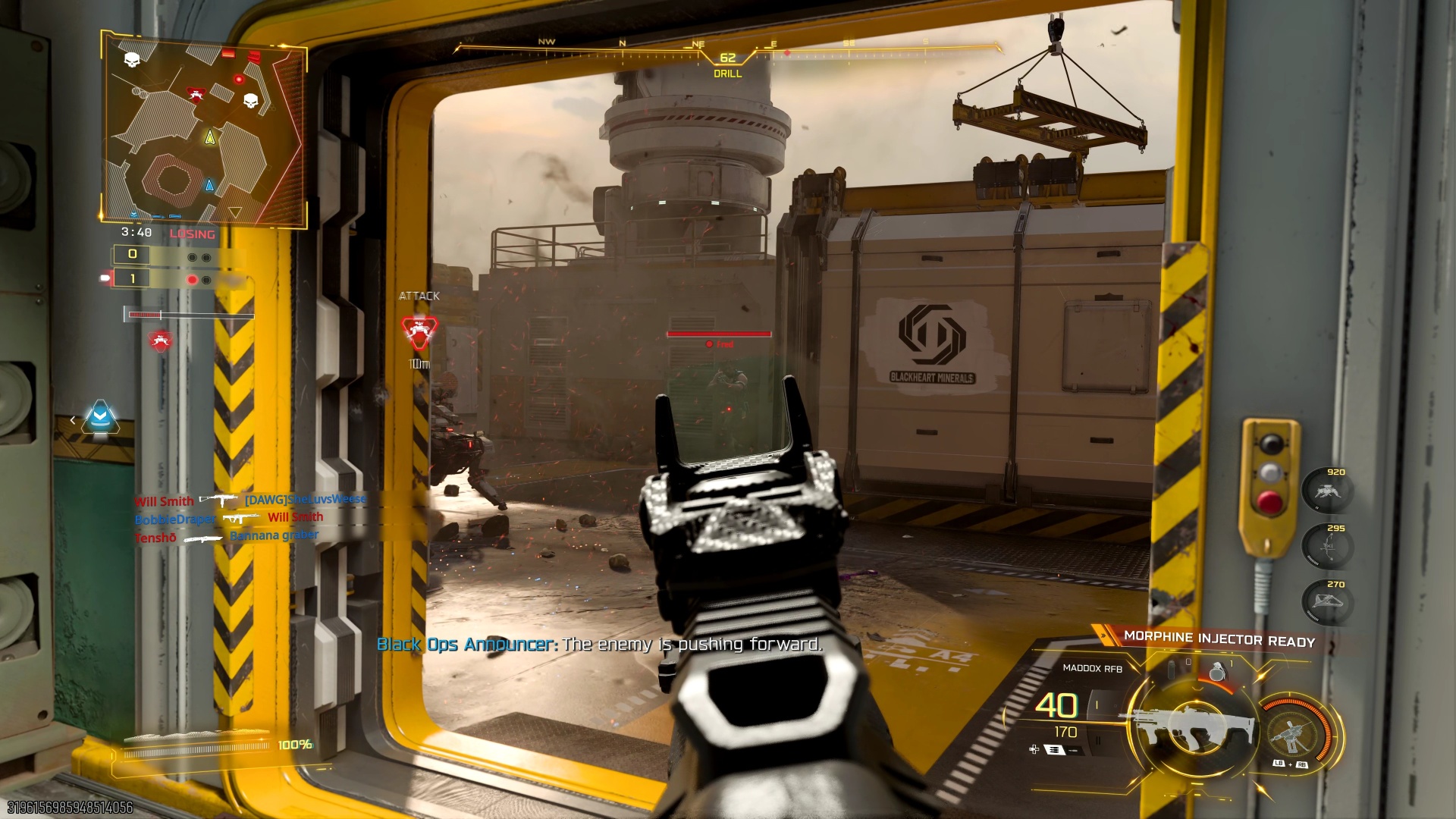Click the MADDOX RFB weapon name
This screenshot has width=1456, height=819.
click(x=1093, y=667)
